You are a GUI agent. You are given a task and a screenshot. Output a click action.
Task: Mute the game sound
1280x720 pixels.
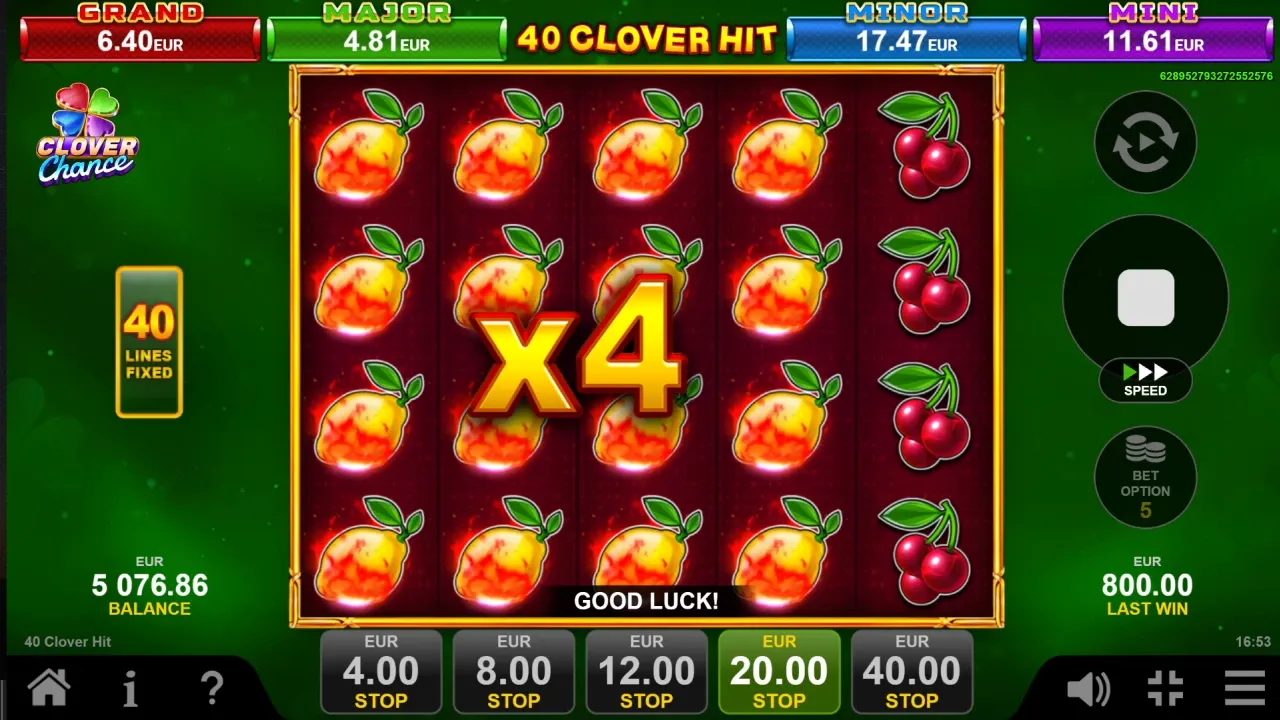click(x=1088, y=688)
